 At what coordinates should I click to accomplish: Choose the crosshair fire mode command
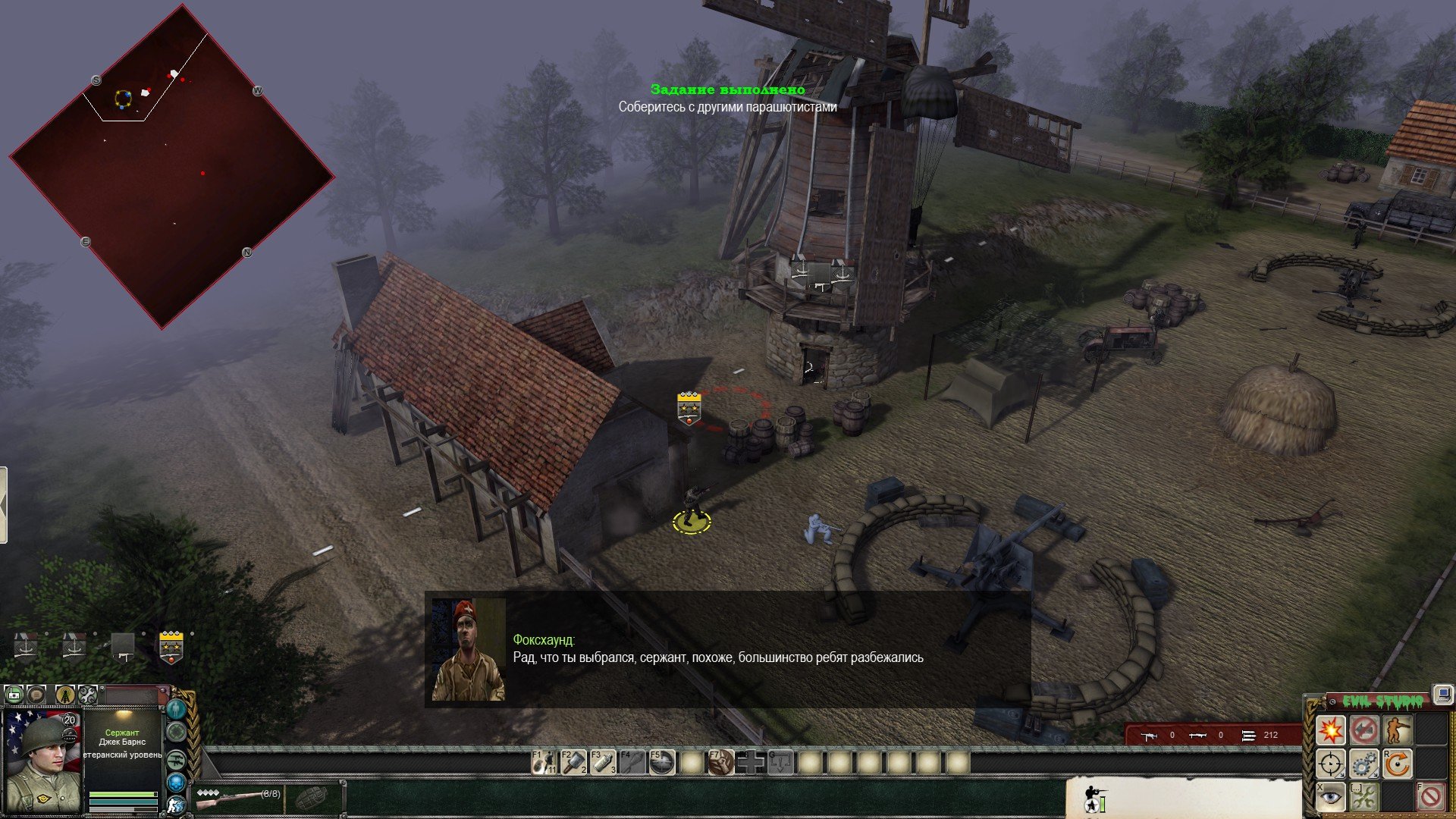point(1330,764)
